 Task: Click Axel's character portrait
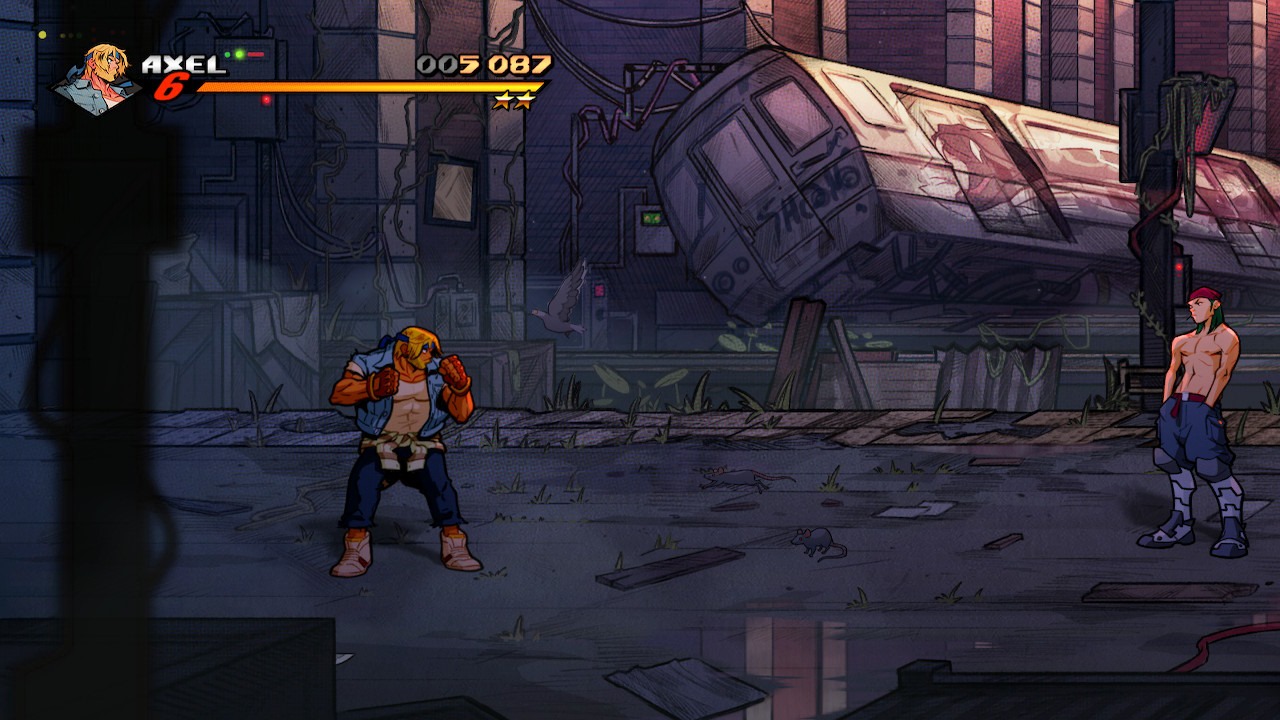click(98, 78)
